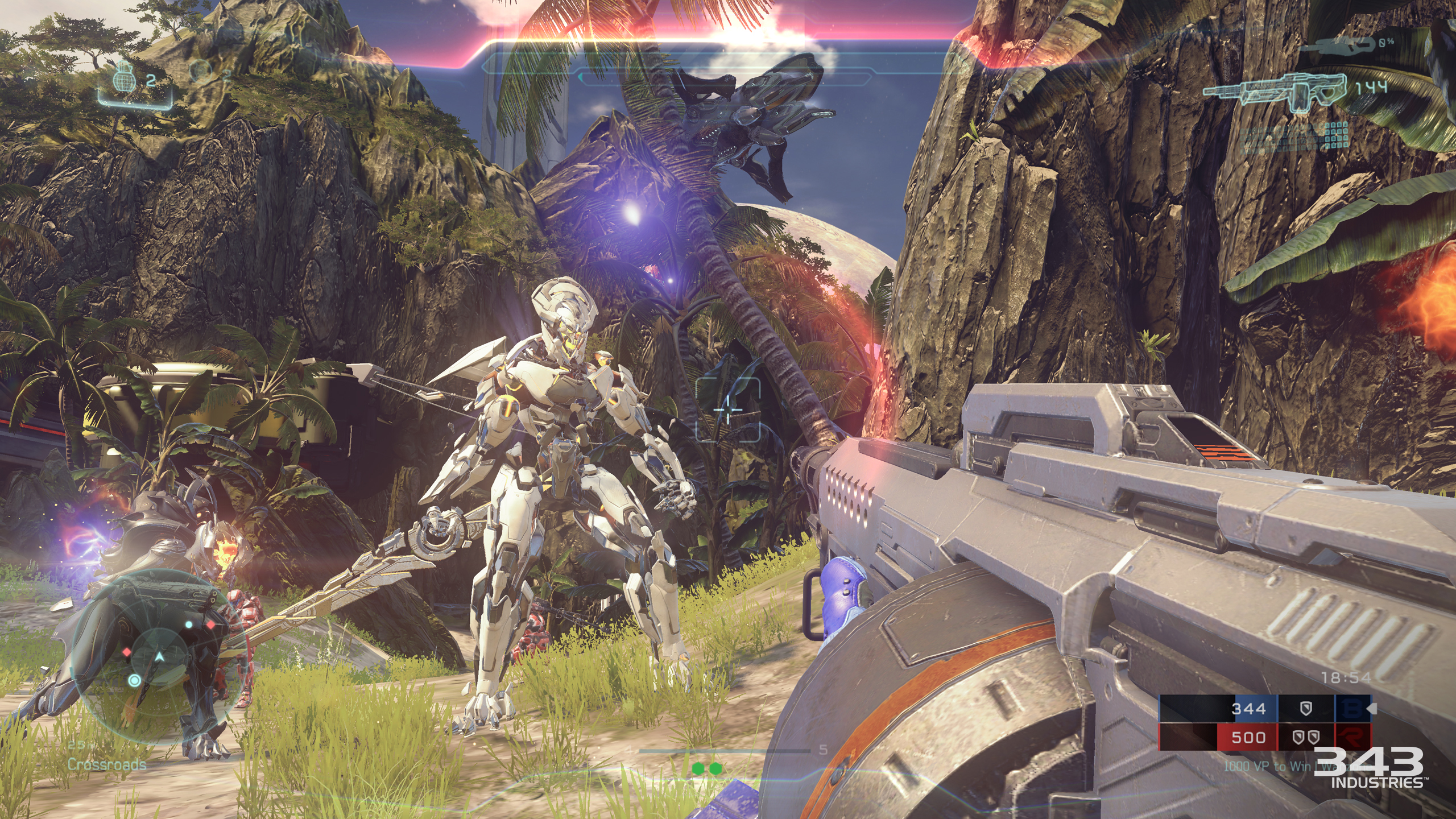This screenshot has width=1456, height=819.
Task: Click the equipped rifle outline icon
Action: 1274,92
